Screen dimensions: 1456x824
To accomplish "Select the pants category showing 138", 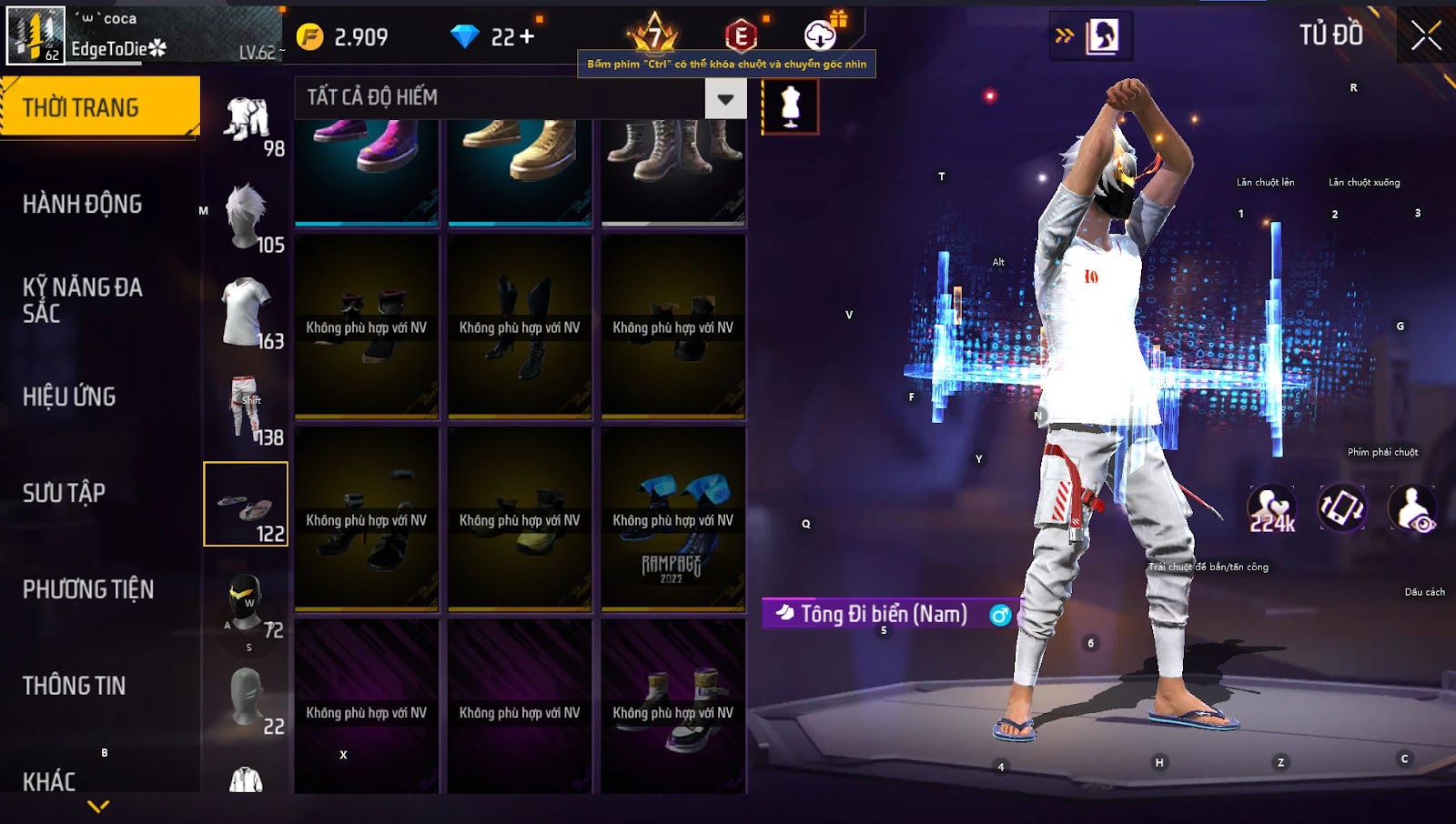I will (x=248, y=409).
